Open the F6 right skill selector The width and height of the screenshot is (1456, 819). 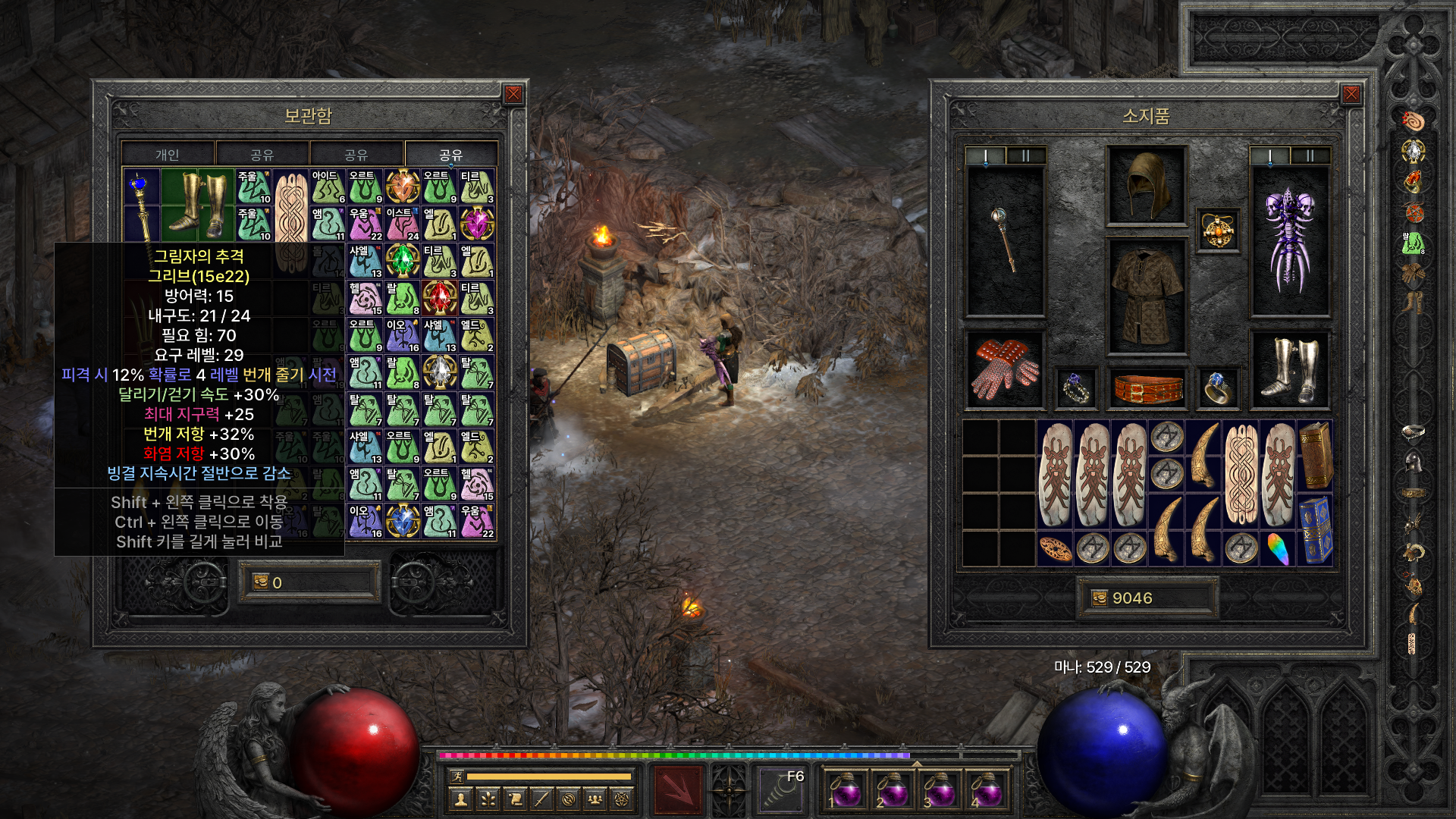pyautogui.click(x=781, y=790)
